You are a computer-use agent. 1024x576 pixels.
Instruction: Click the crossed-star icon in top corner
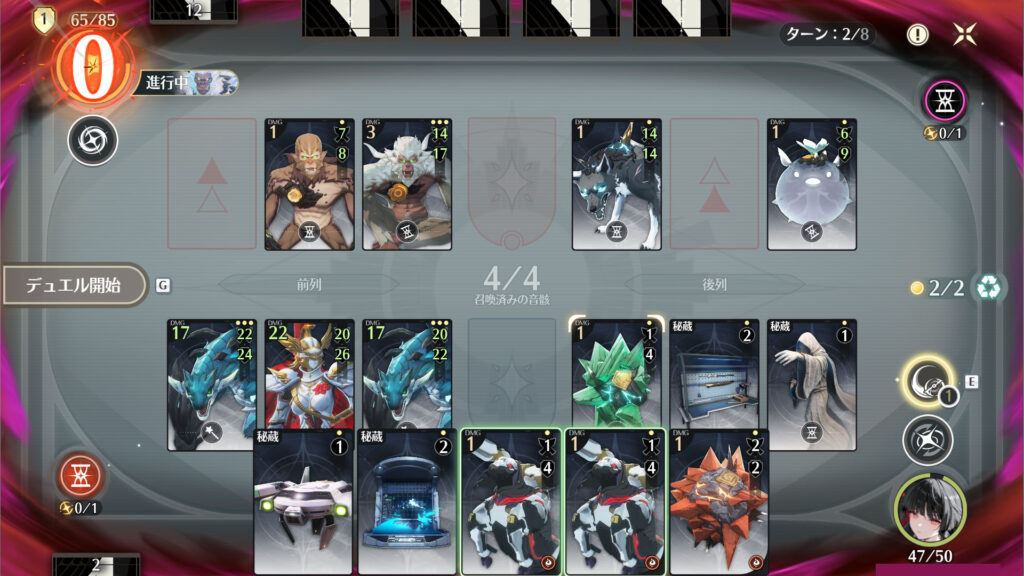(x=965, y=34)
